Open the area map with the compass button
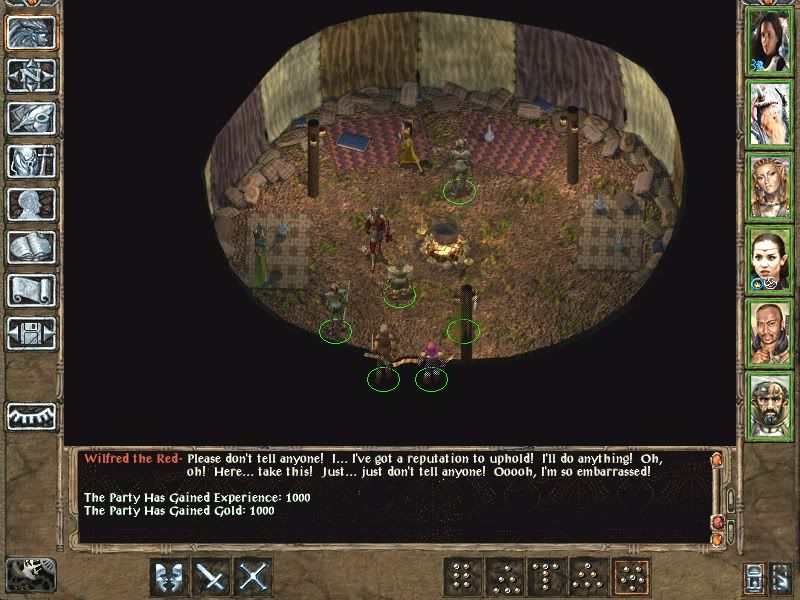Image resolution: width=800 pixels, height=600 pixels. pyautogui.click(x=31, y=76)
